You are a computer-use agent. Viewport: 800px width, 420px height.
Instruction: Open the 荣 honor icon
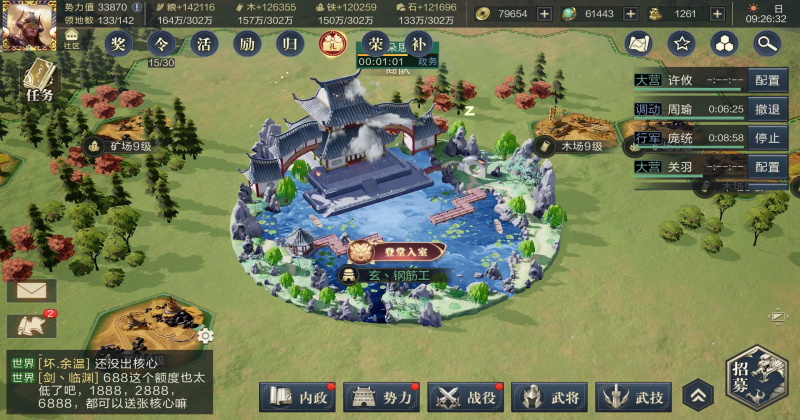(375, 43)
